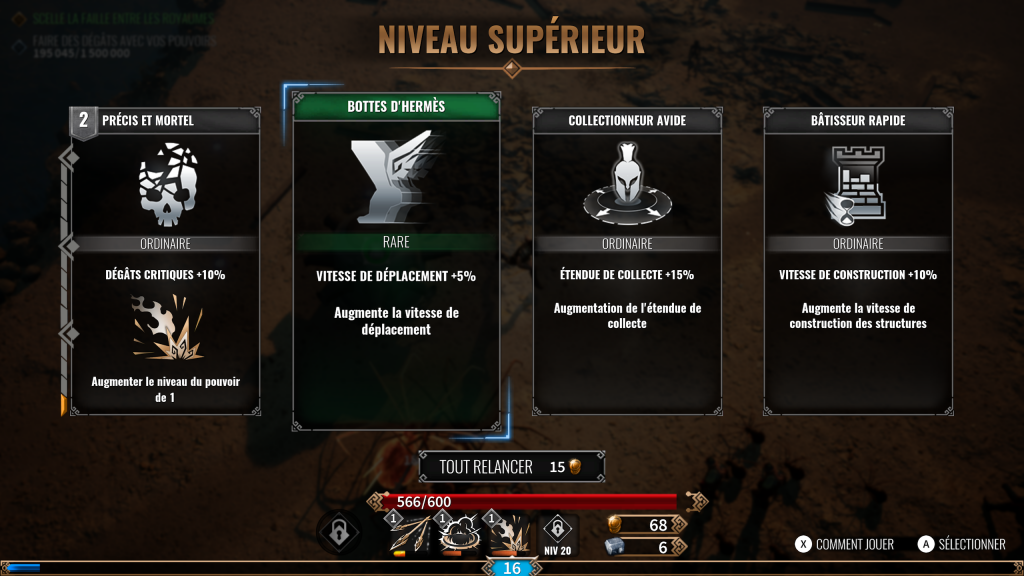Image resolution: width=1024 pixels, height=576 pixels.
Task: Pick the Collectionneur Avide upgrade card
Action: click(x=625, y=262)
